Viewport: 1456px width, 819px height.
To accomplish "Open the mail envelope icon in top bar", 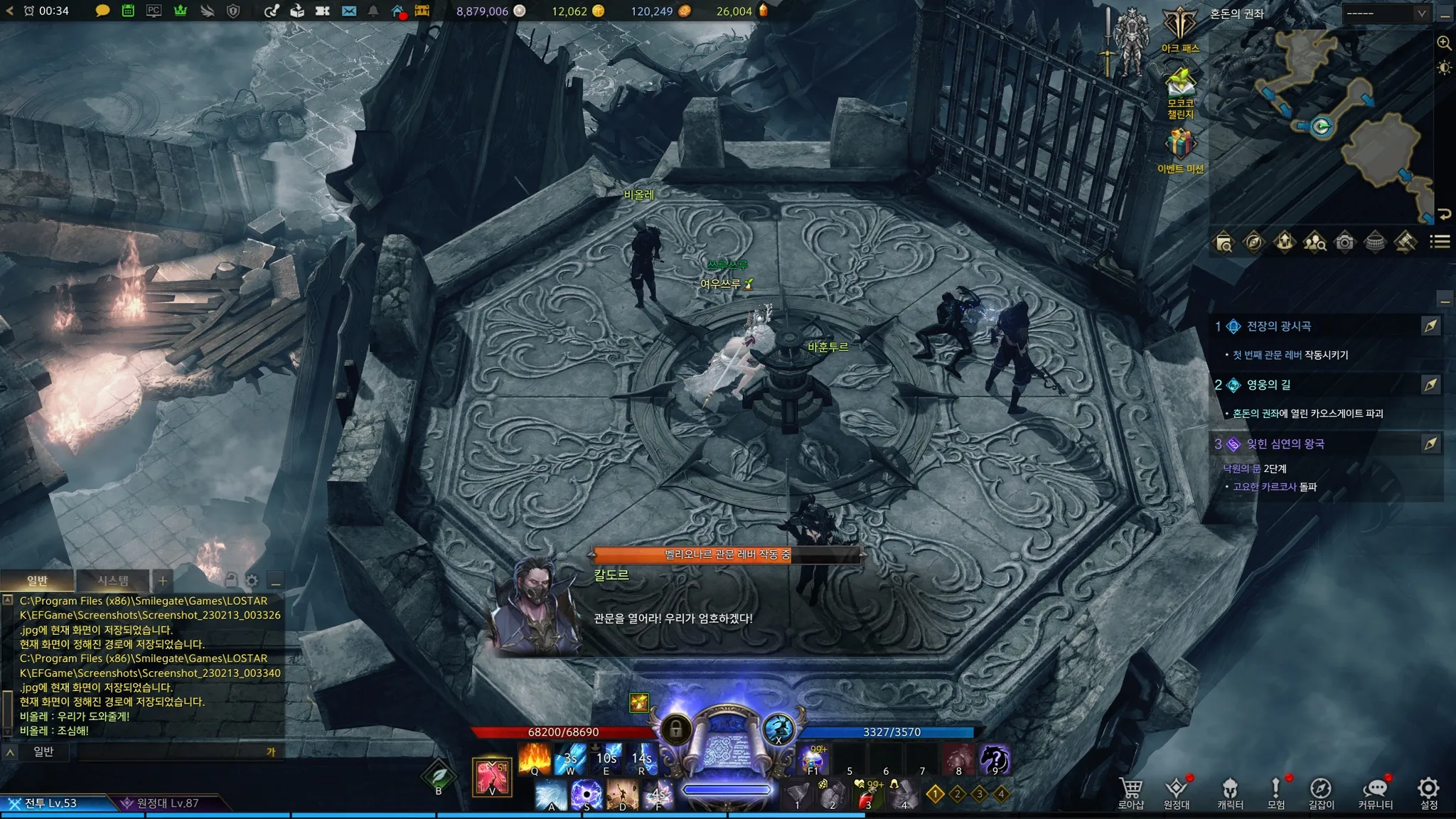I will click(348, 11).
